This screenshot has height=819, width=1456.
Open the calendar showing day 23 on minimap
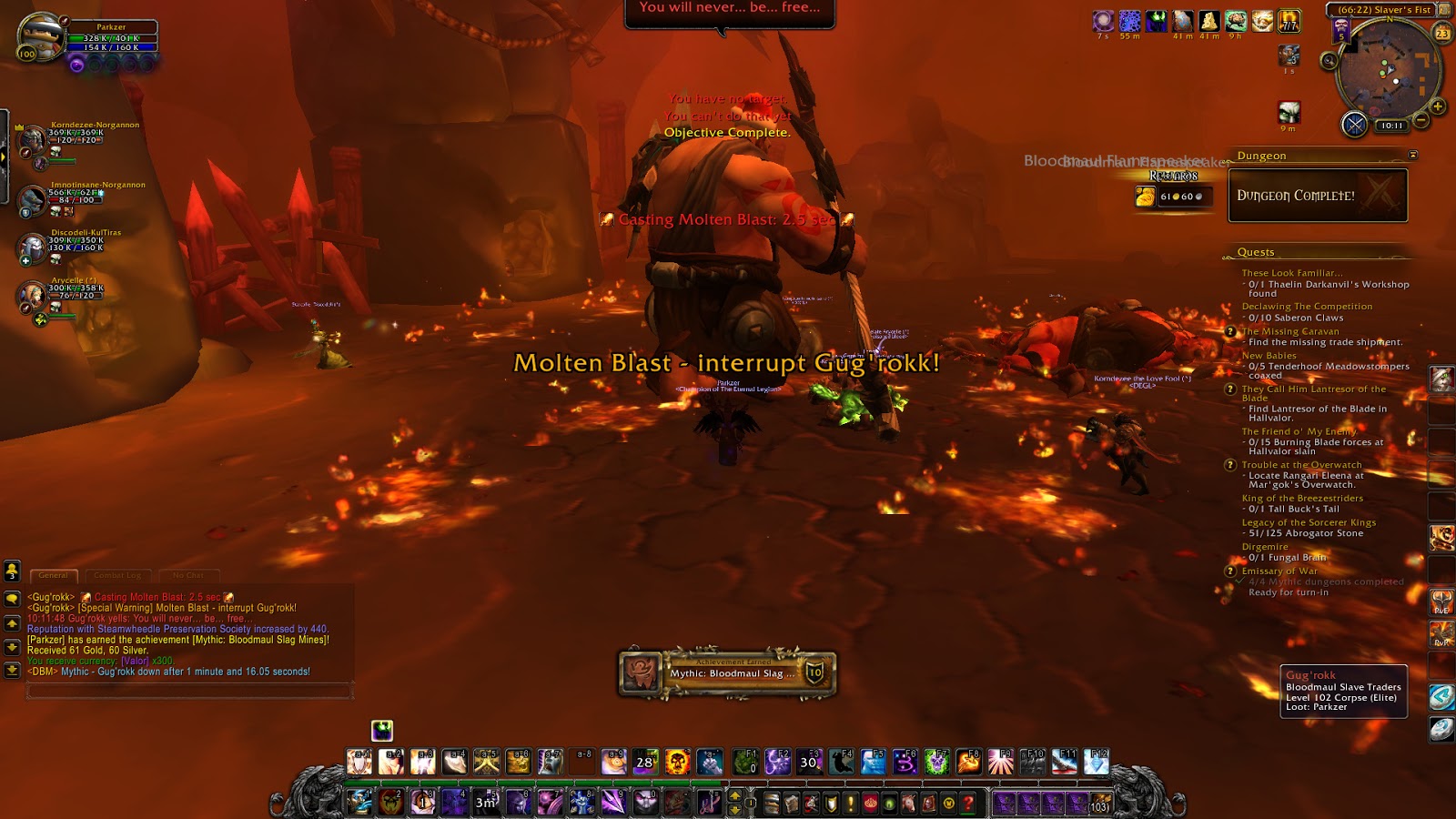point(1442,33)
